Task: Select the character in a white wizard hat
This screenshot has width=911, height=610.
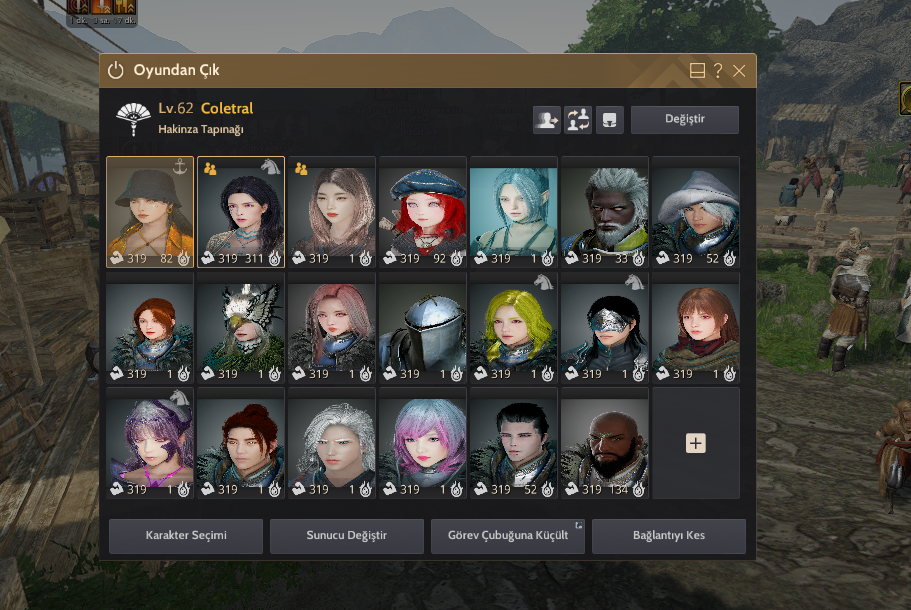Action: tap(696, 212)
